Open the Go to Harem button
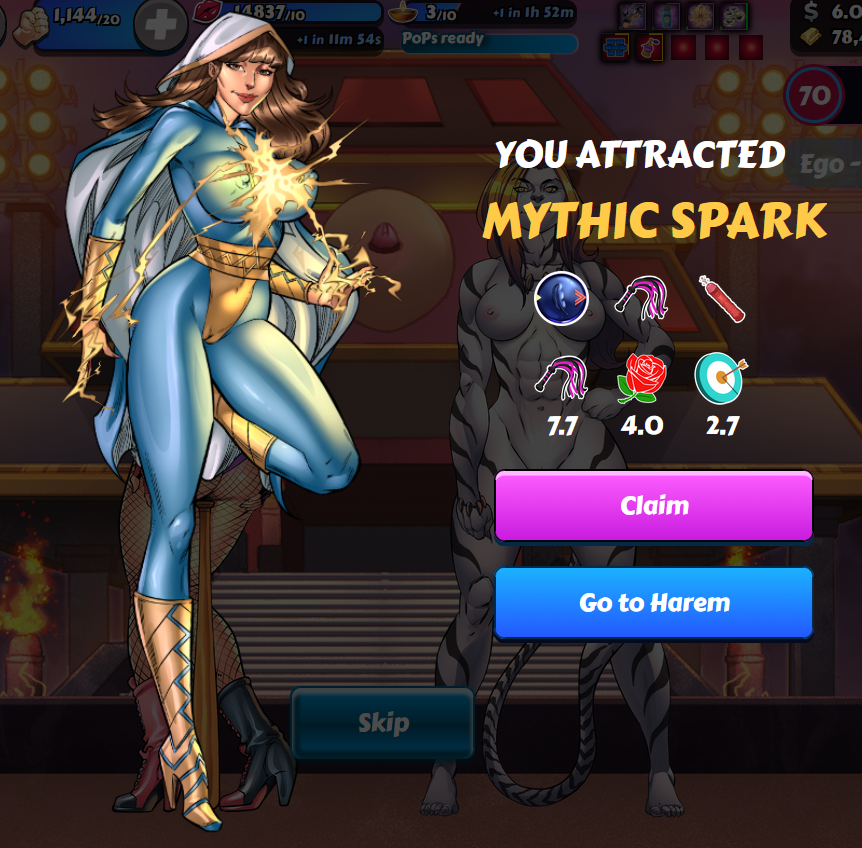862x848 pixels. [654, 603]
